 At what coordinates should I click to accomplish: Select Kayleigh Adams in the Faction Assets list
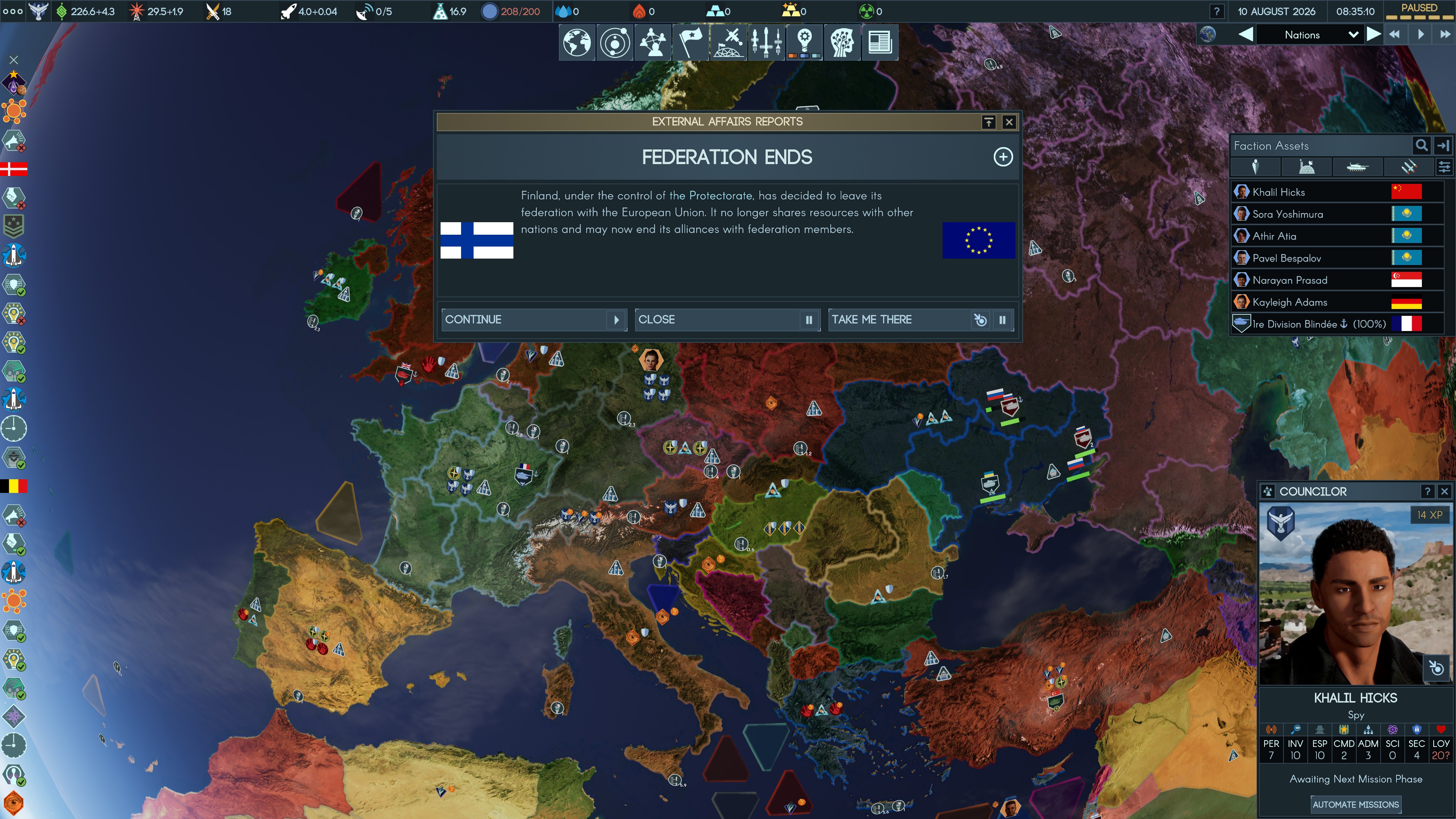[x=1289, y=303]
